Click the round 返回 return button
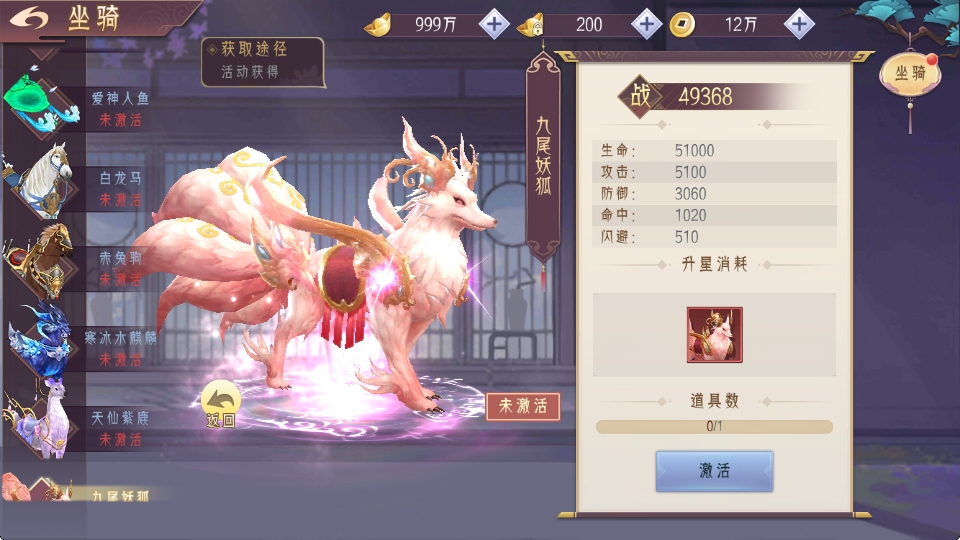 pos(220,405)
